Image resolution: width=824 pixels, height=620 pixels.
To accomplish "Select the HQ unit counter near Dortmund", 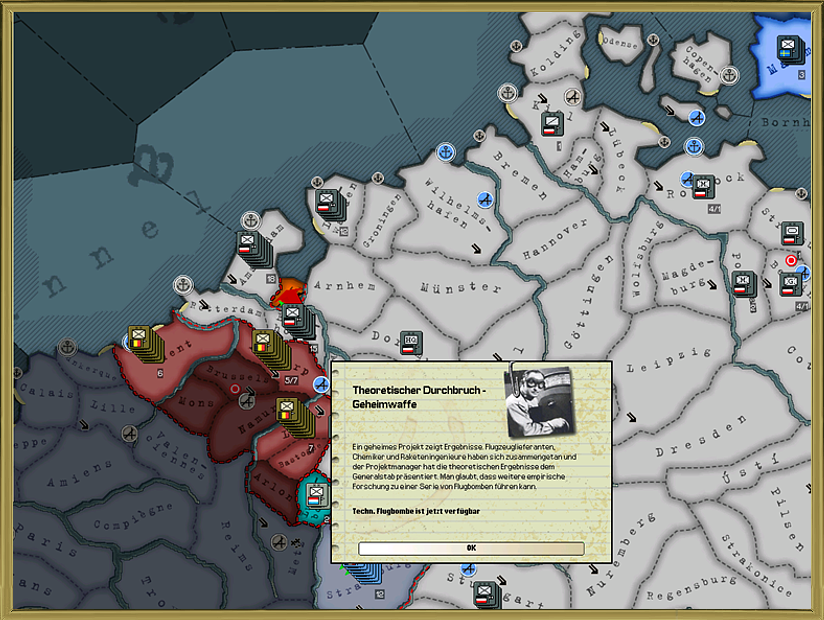I will click(409, 343).
